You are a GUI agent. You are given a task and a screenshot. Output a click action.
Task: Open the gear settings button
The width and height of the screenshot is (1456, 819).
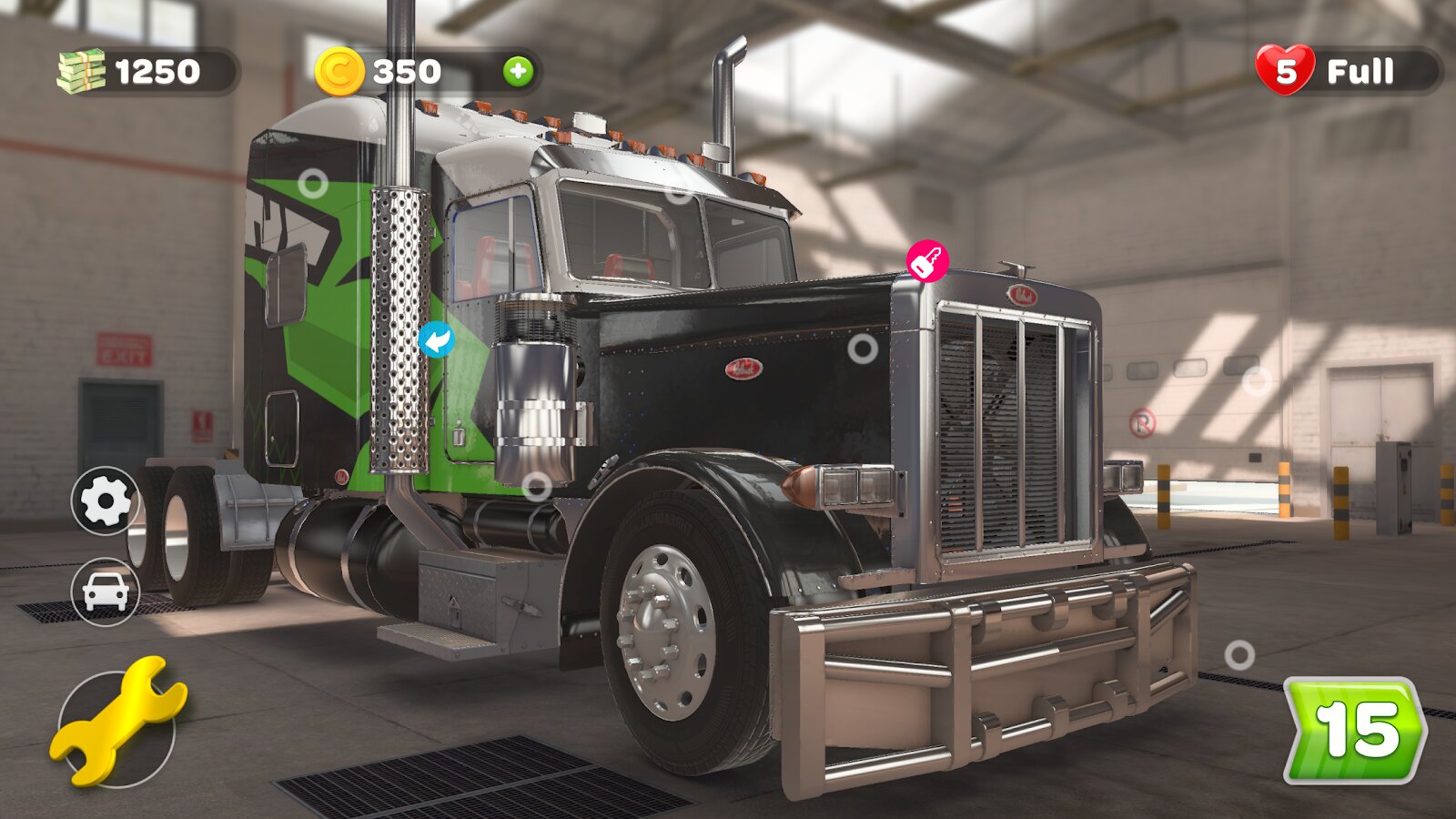click(105, 500)
